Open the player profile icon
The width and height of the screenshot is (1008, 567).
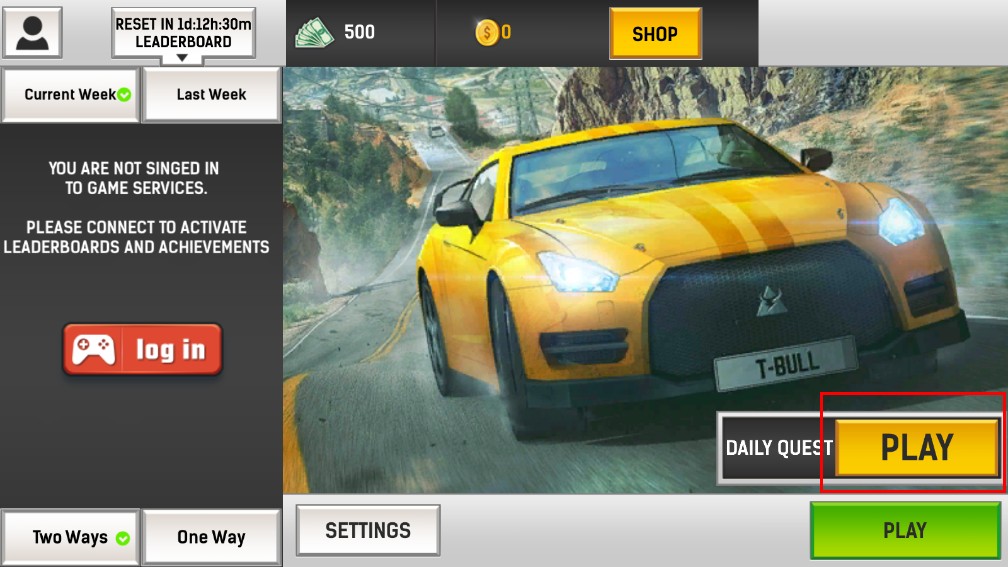33,32
